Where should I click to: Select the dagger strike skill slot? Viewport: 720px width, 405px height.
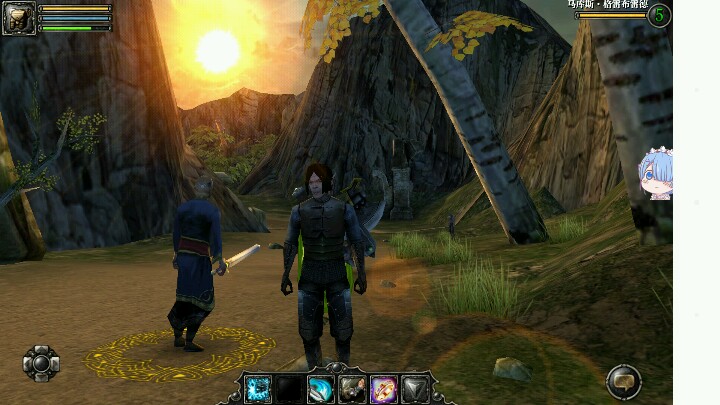(x=352, y=389)
